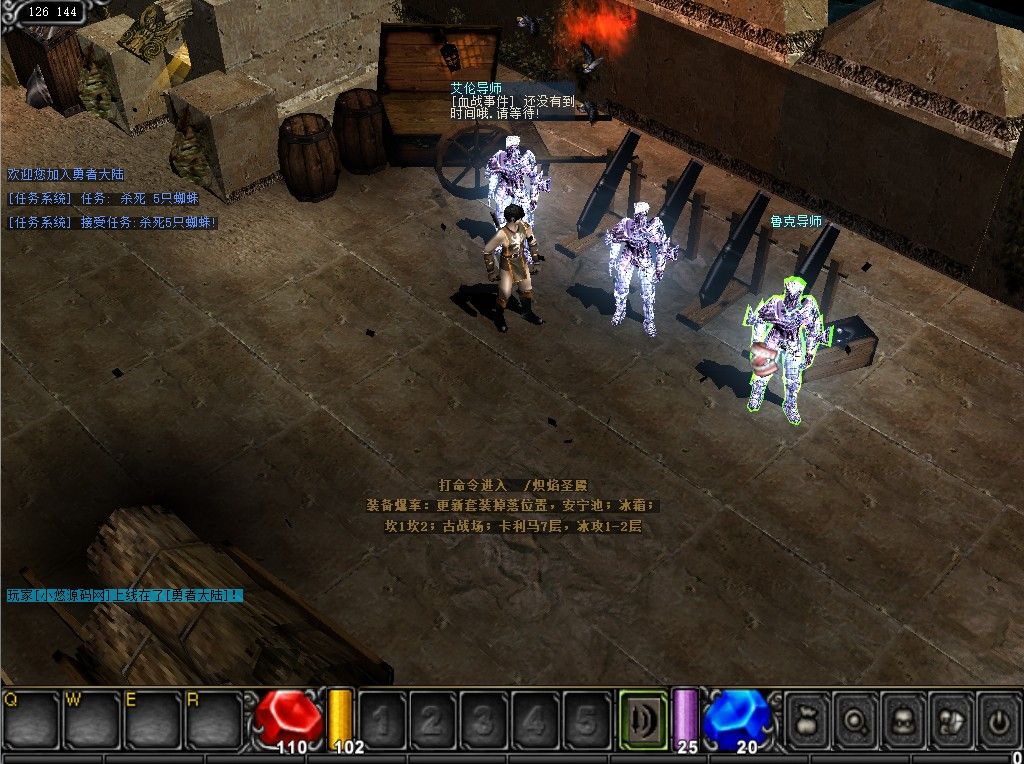Select the menu button left of the power icon
This screenshot has width=1024, height=764.
click(x=953, y=719)
